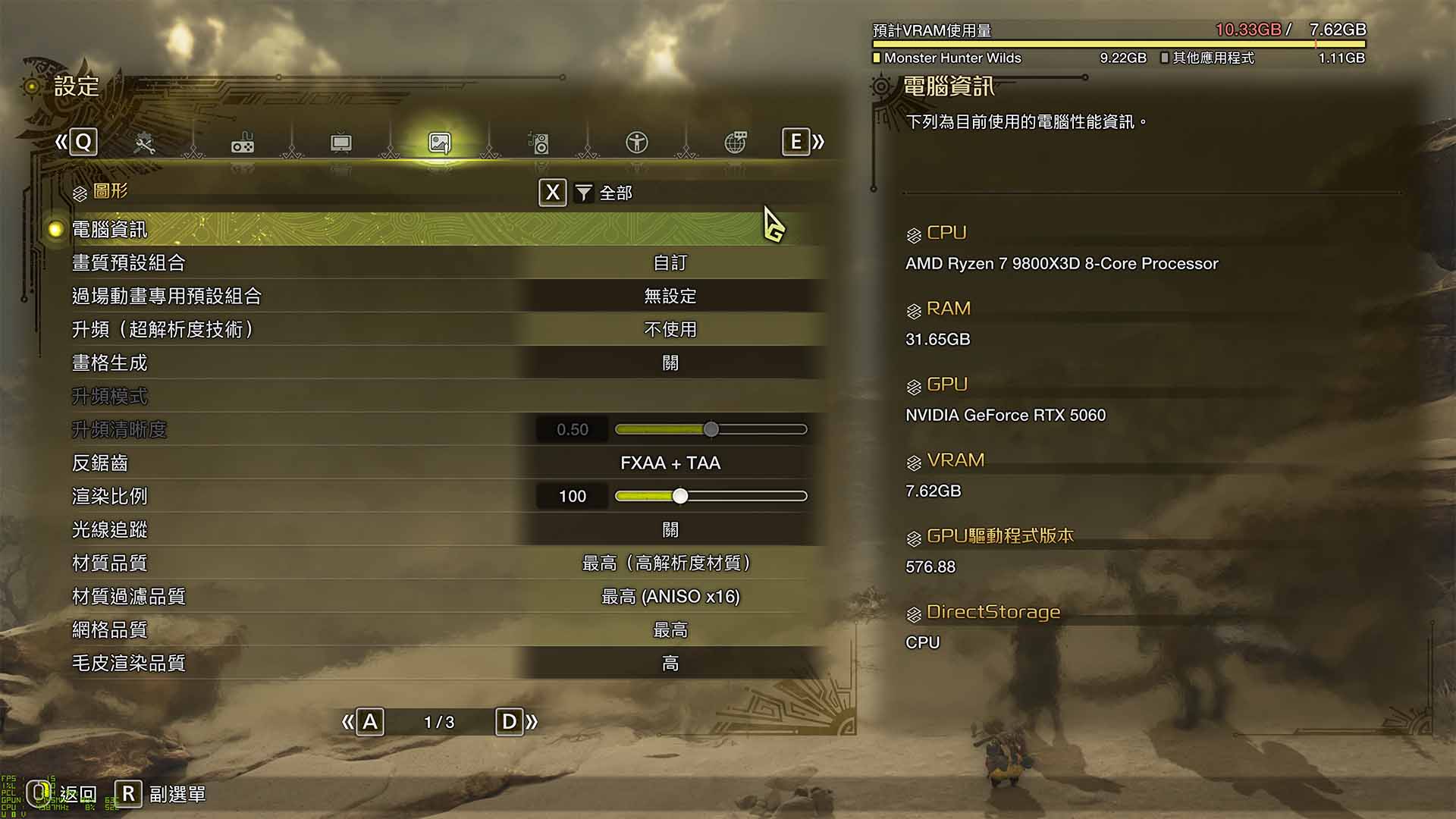Open the speaker audio settings tab
Viewport: 1456px width, 819px height.
pyautogui.click(x=538, y=143)
